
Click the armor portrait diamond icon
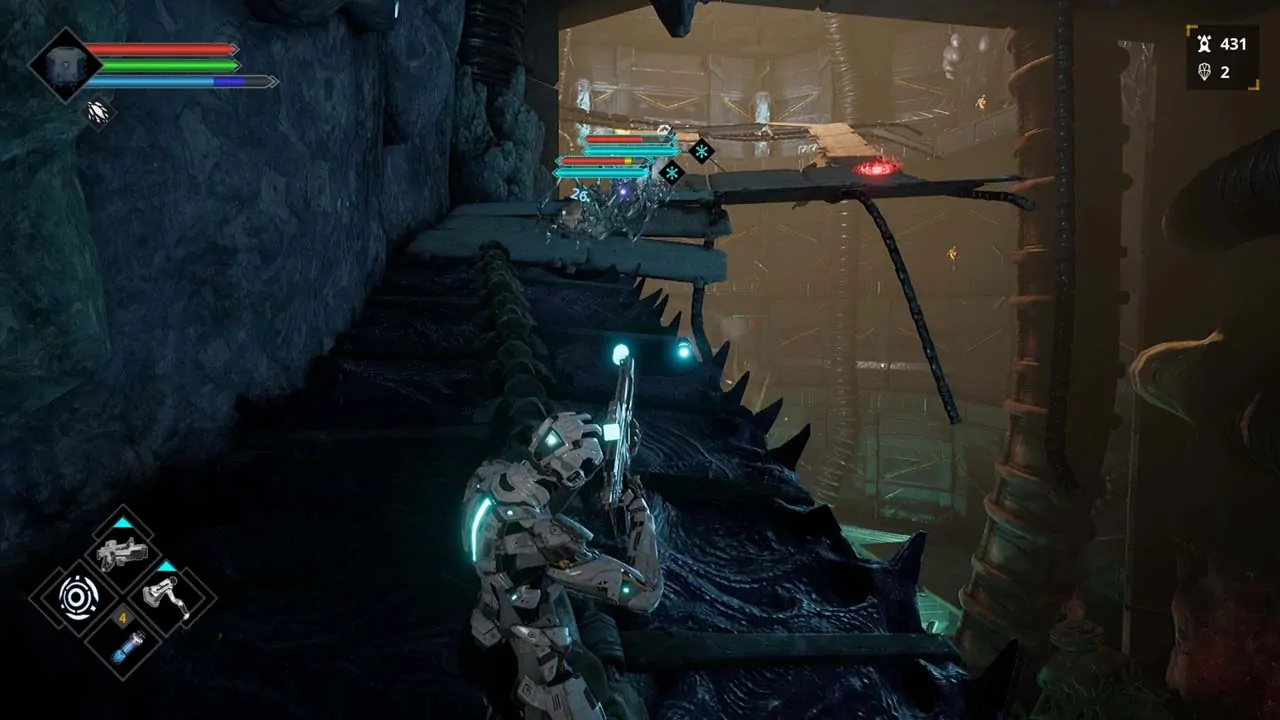coord(65,65)
